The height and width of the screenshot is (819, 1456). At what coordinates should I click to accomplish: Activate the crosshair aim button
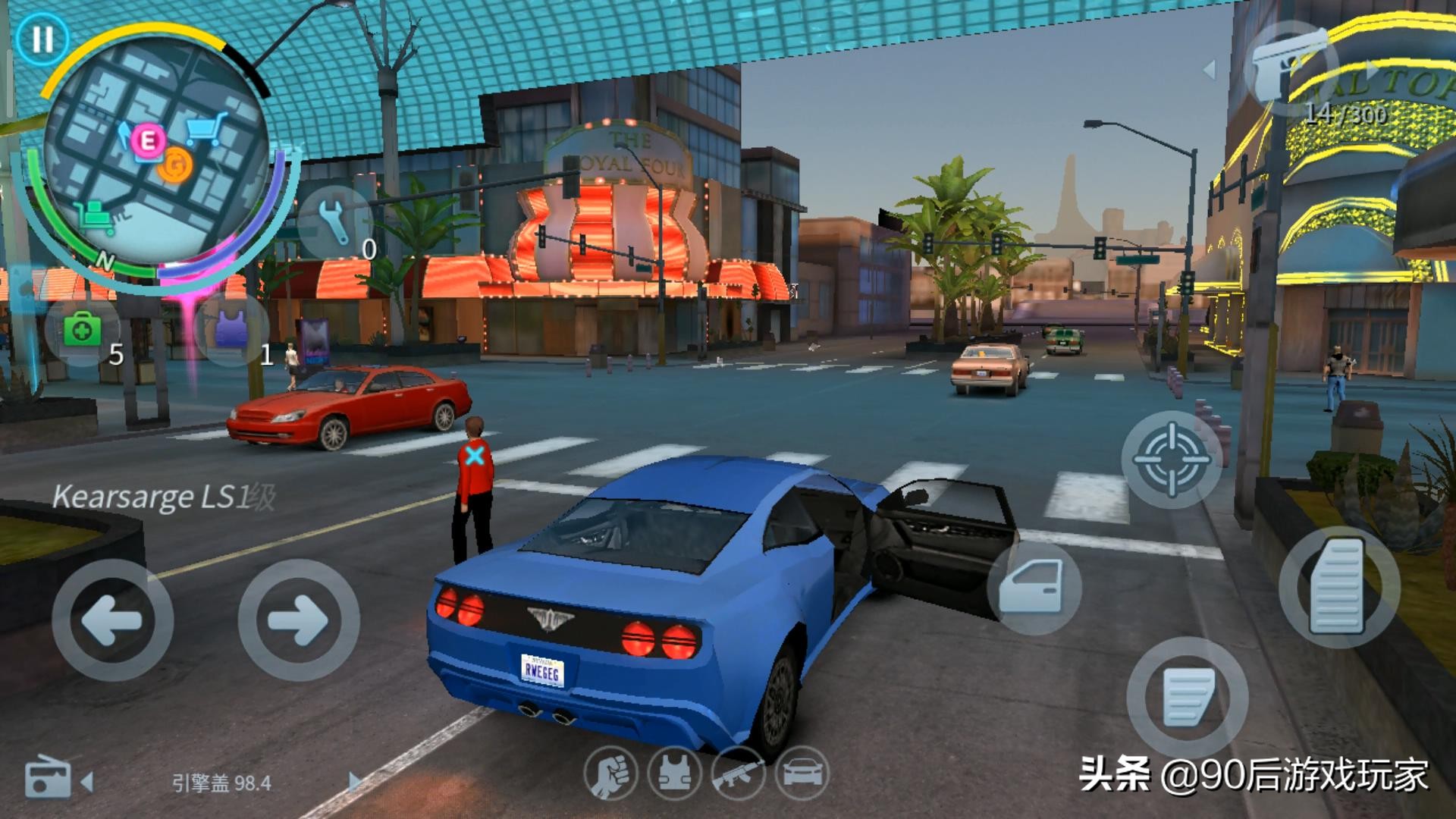tap(1171, 460)
